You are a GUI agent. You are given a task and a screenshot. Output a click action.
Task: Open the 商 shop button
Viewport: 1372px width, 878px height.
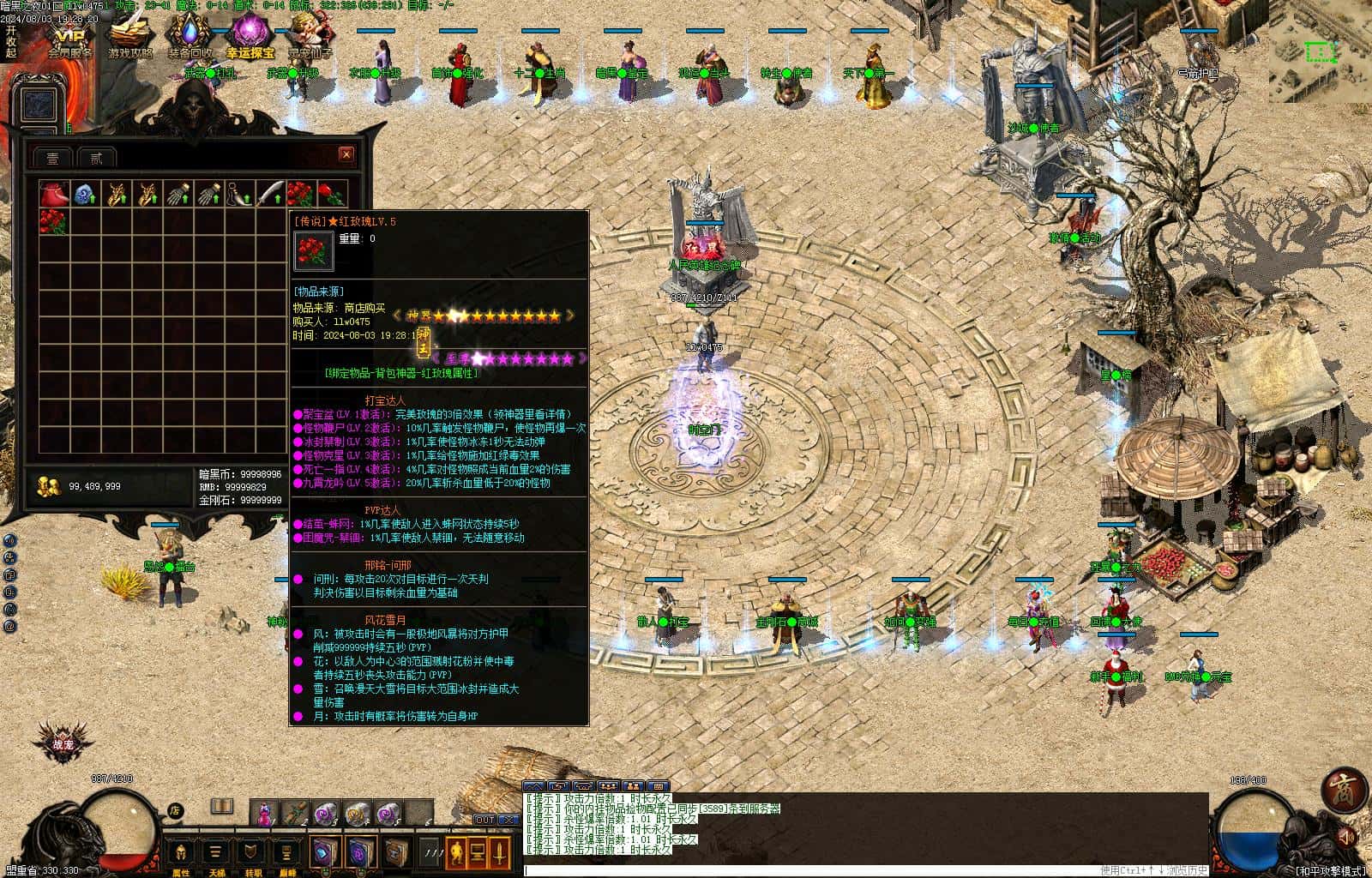coord(1341,790)
